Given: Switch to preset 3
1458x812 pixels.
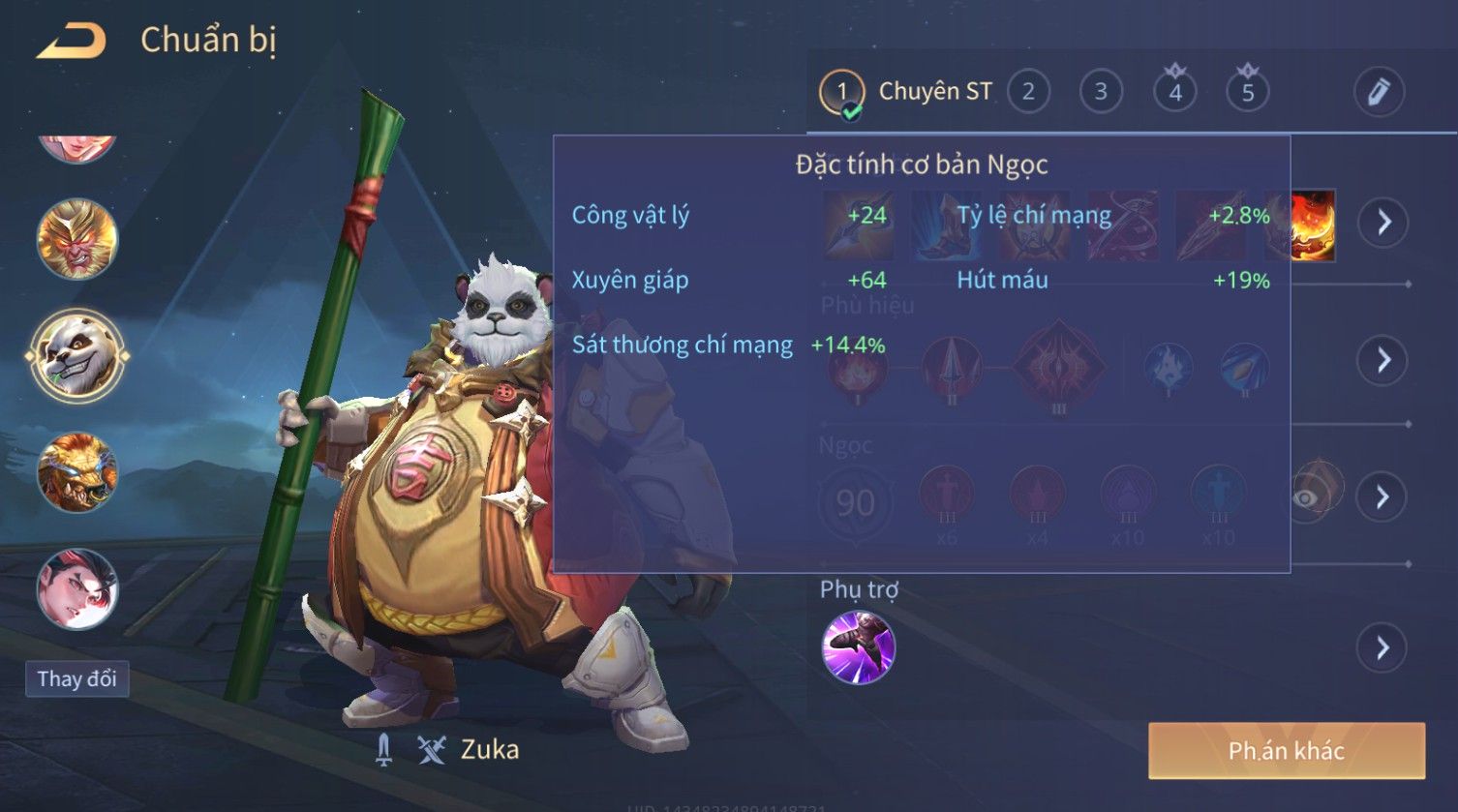Looking at the screenshot, I should (1101, 92).
